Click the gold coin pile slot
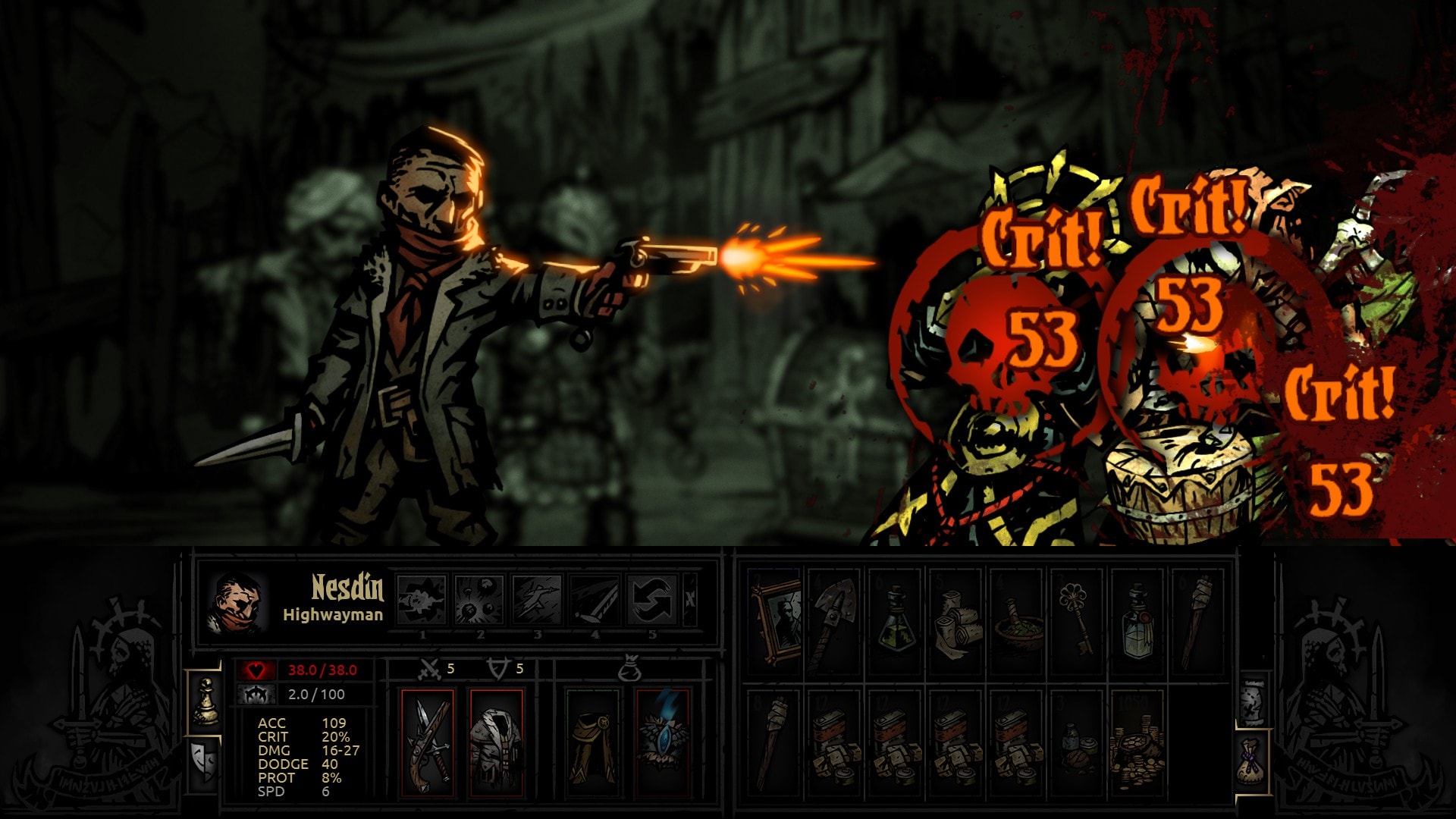 (1137, 743)
